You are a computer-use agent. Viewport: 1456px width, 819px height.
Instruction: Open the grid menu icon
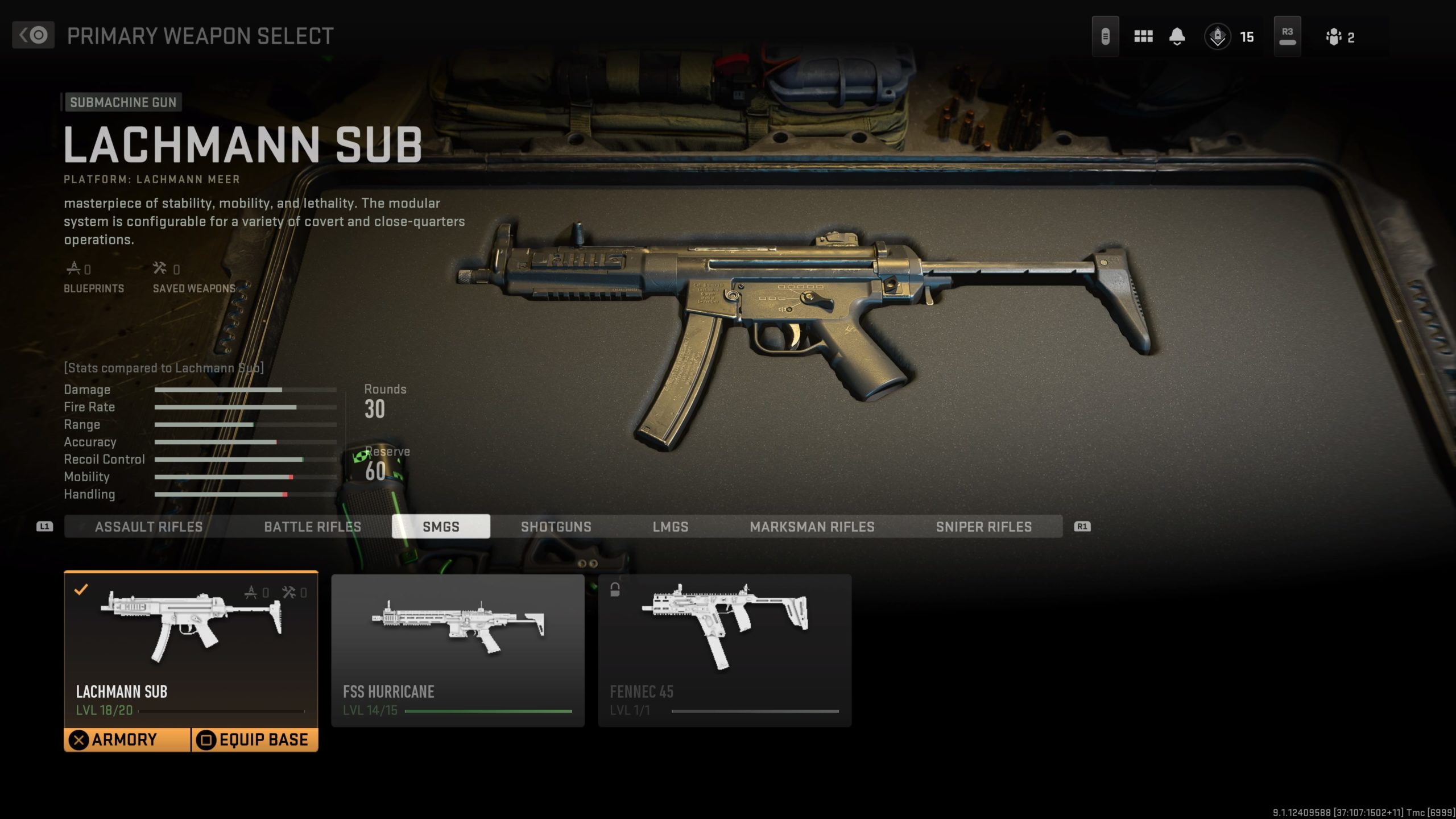pos(1143,37)
